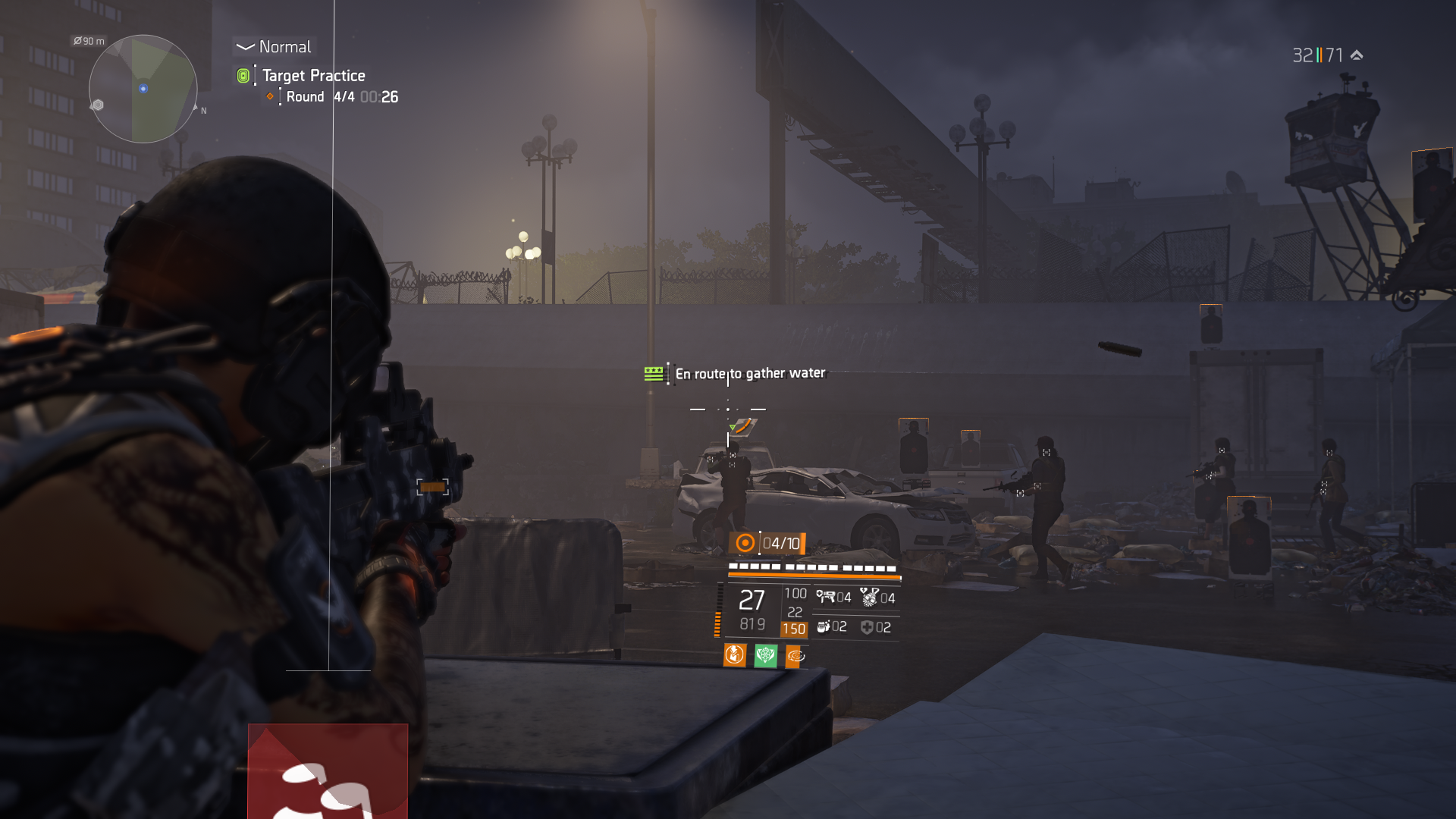1456x819 pixels.
Task: Click the green Target Practice mission emblem
Action: (243, 75)
